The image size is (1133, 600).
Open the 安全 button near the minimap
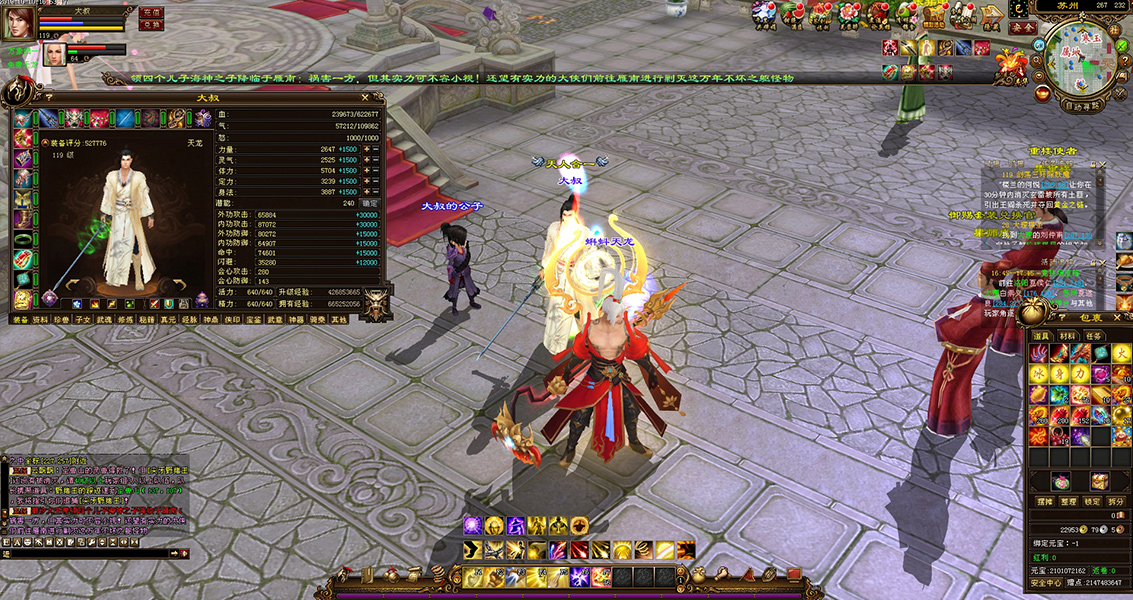[x=1022, y=28]
